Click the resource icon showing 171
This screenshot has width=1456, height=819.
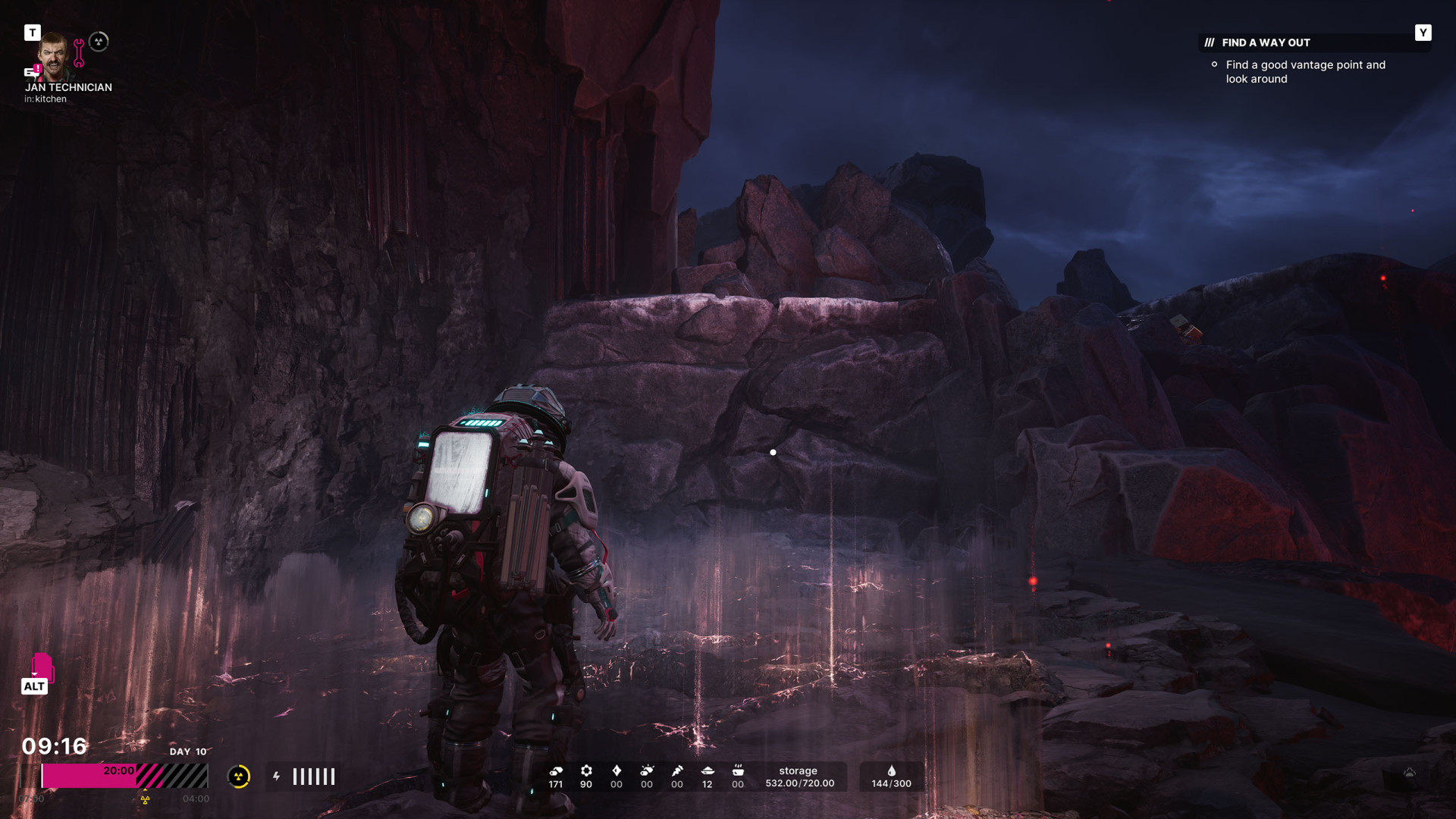pos(556,771)
